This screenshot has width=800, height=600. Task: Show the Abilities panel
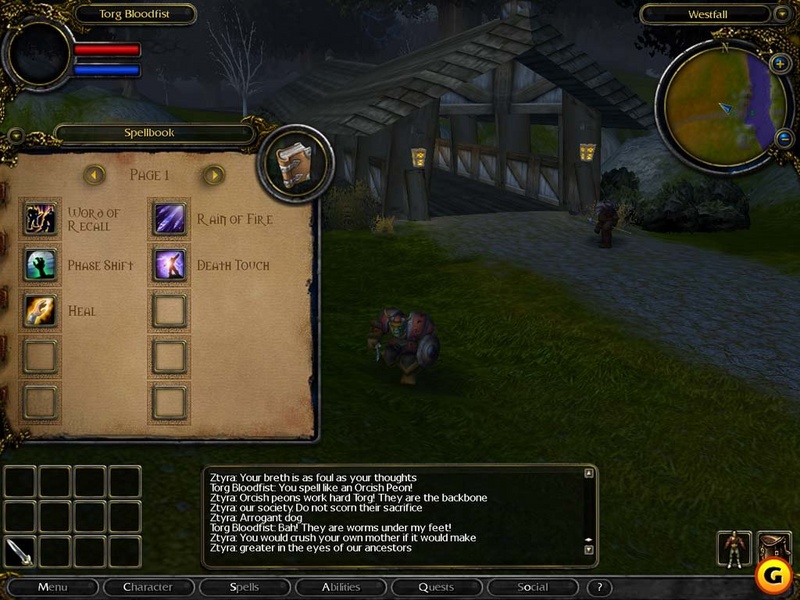tap(341, 587)
